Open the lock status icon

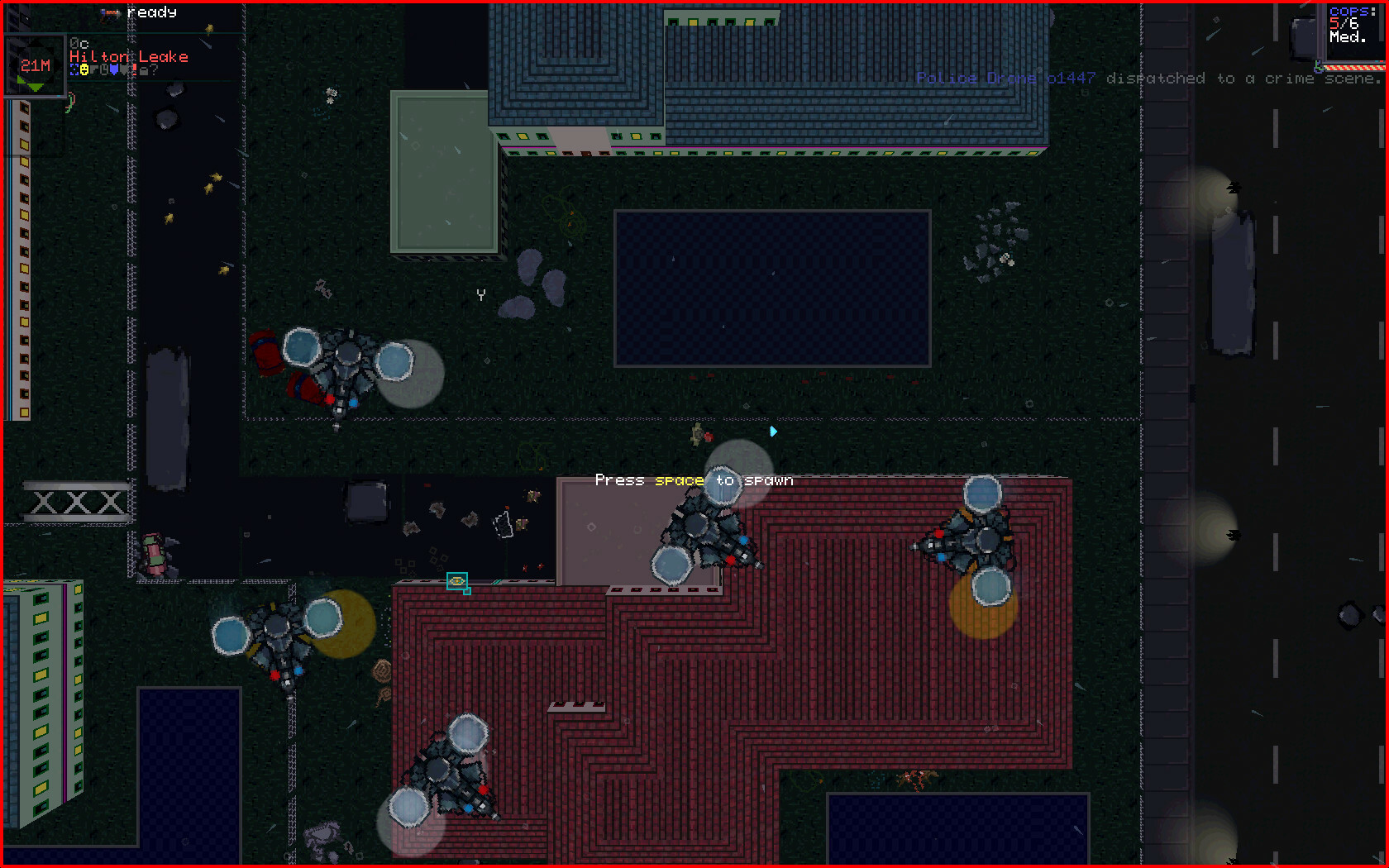pos(144,70)
